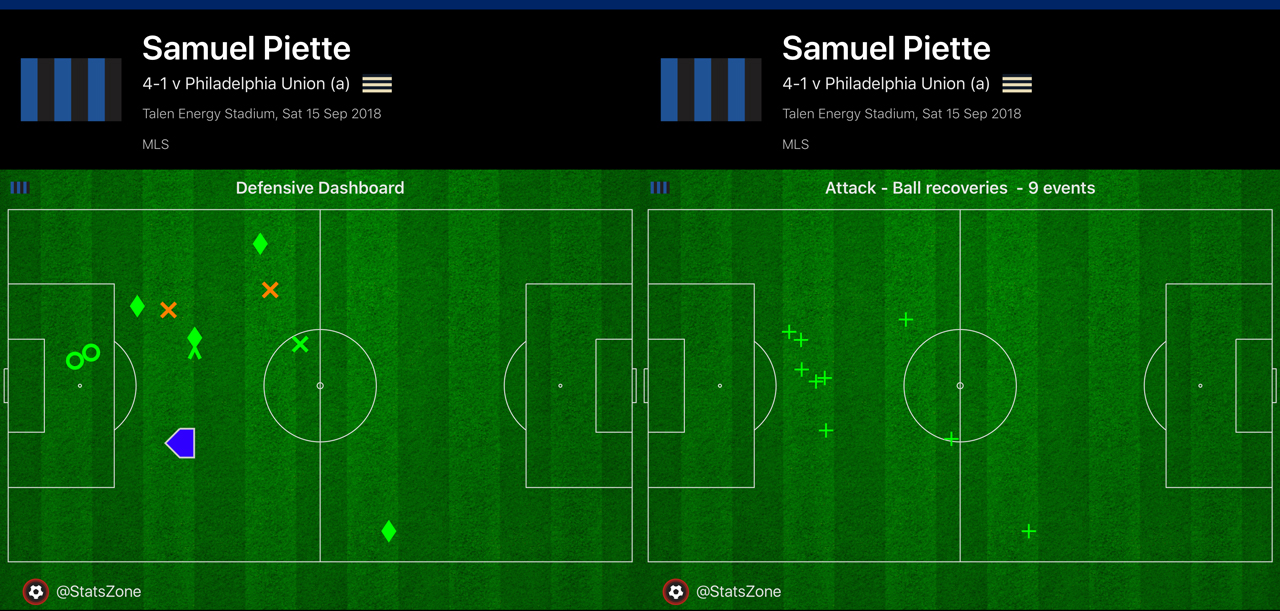
Task: Tap the striped menu icon beside Defensive Dashboard
Action: (20, 187)
